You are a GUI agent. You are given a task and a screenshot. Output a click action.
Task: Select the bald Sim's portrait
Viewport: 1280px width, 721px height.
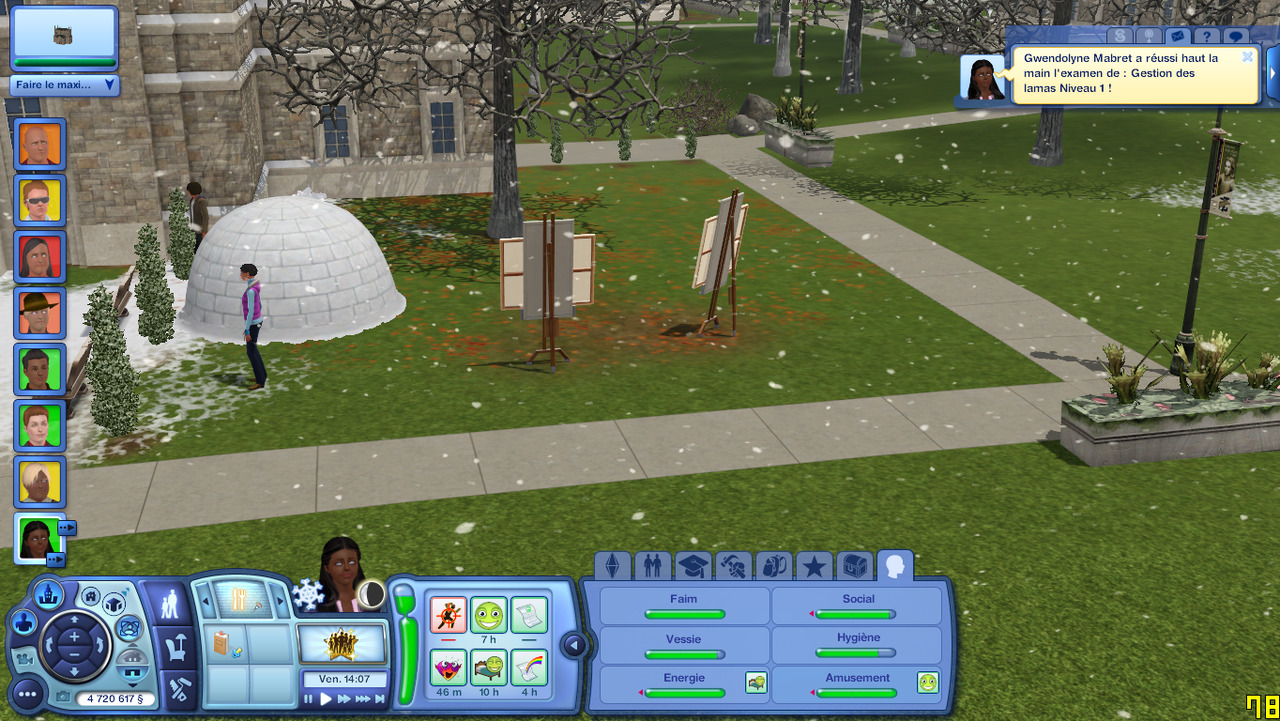point(40,145)
